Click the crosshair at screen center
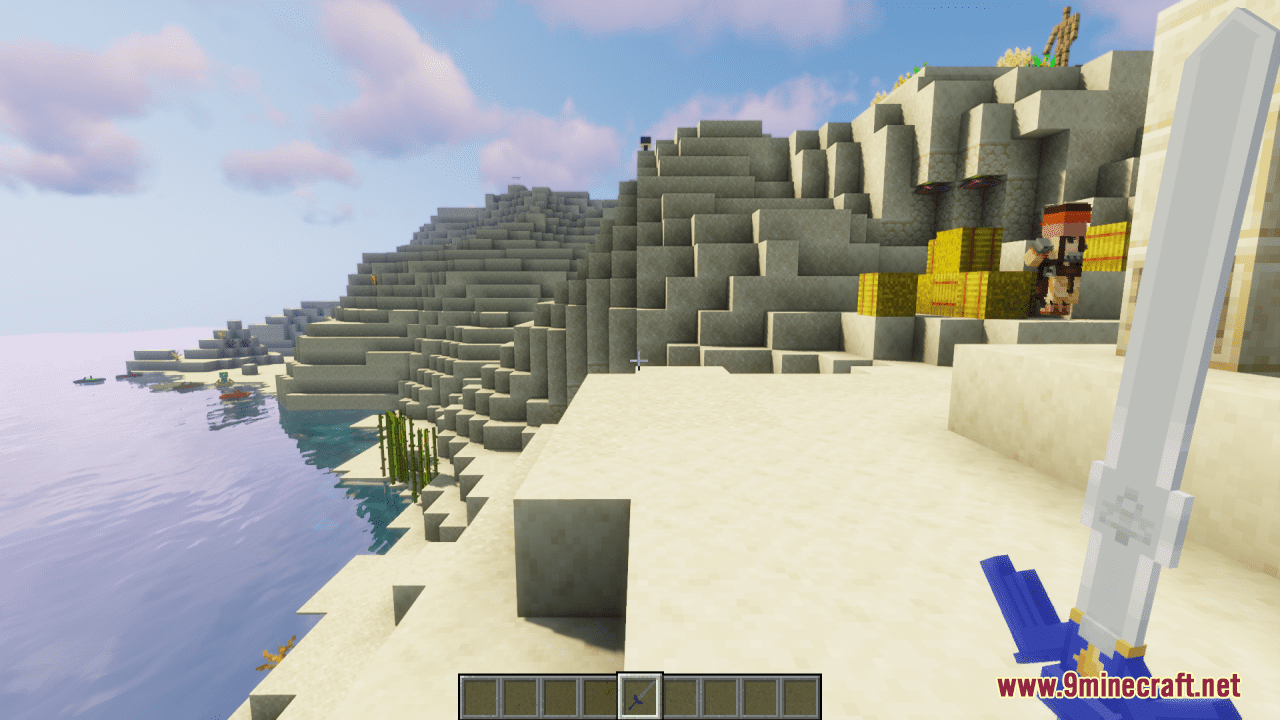The height and width of the screenshot is (720, 1280). 637,360
